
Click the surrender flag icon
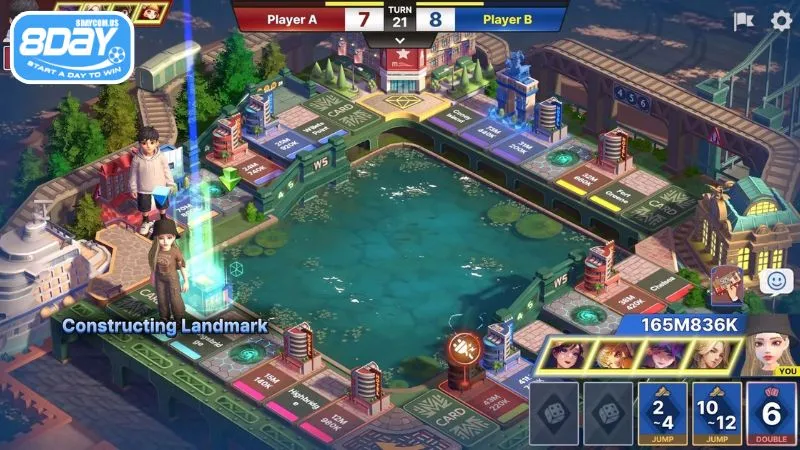744,21
